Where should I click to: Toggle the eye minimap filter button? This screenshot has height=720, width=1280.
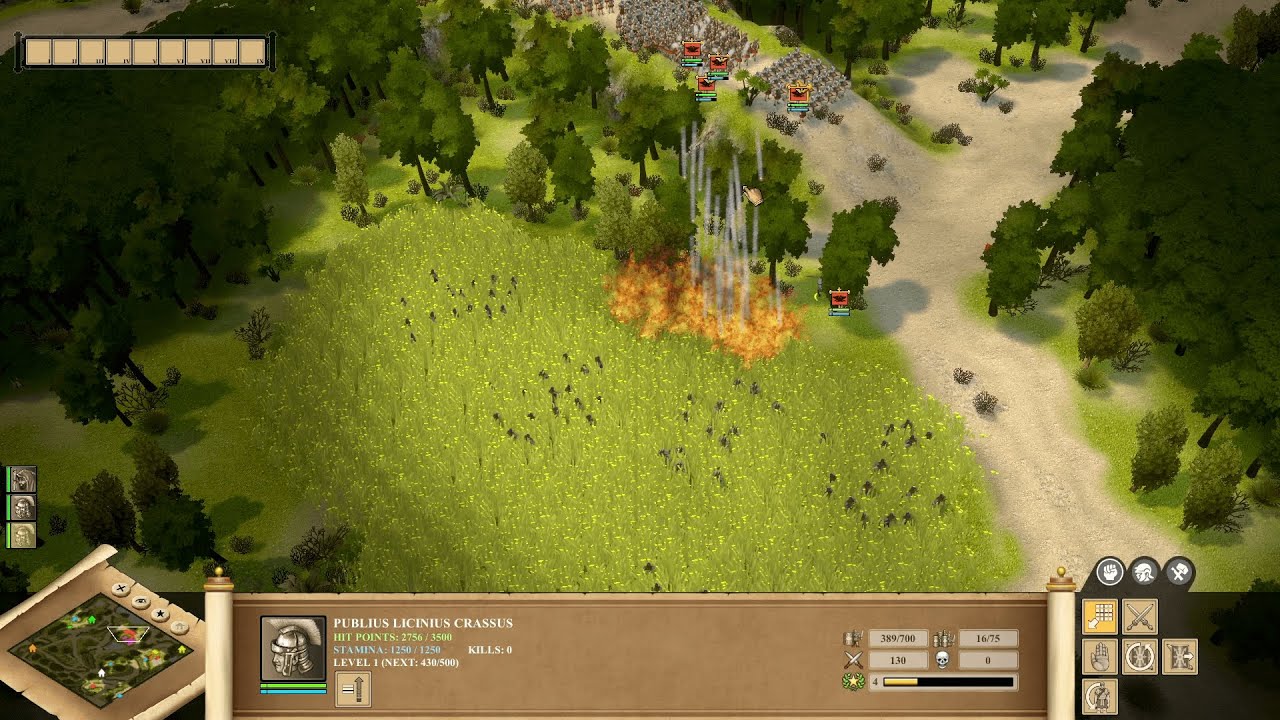141,601
